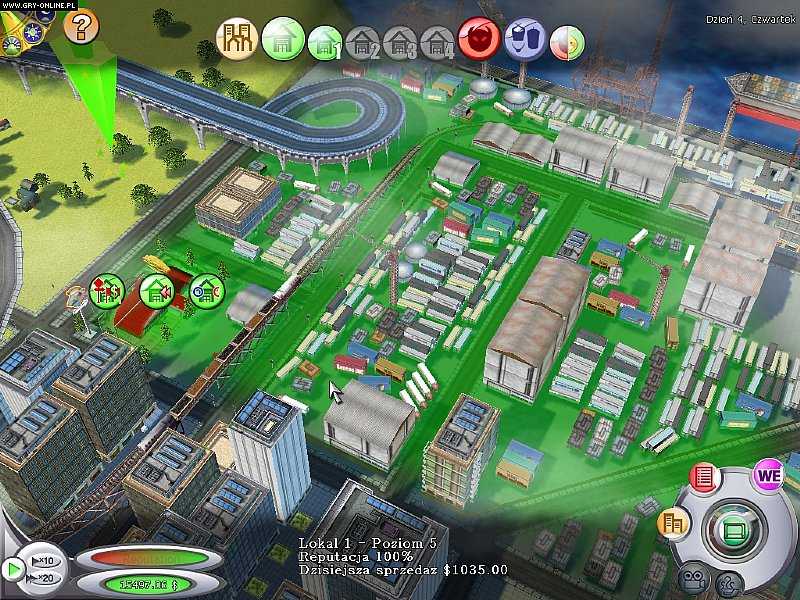
Task: Click the purple WE button
Action: coord(768,475)
